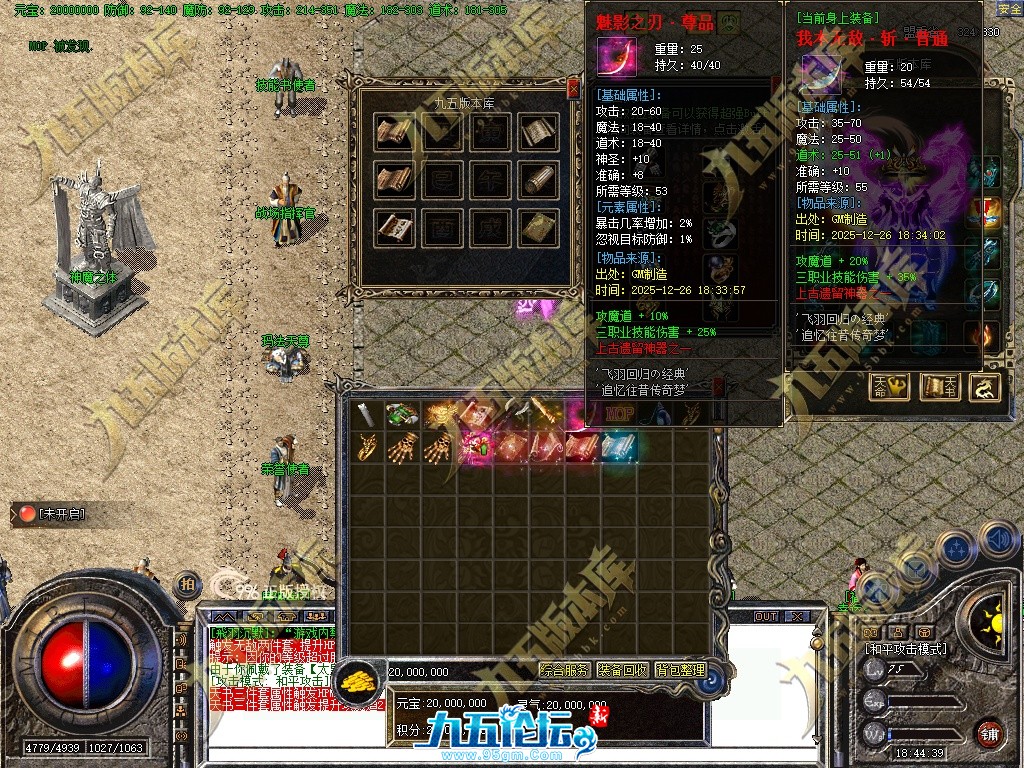This screenshot has height=768, width=1024.
Task: Open 装备回收 equipment recycling
Action: pos(623,670)
